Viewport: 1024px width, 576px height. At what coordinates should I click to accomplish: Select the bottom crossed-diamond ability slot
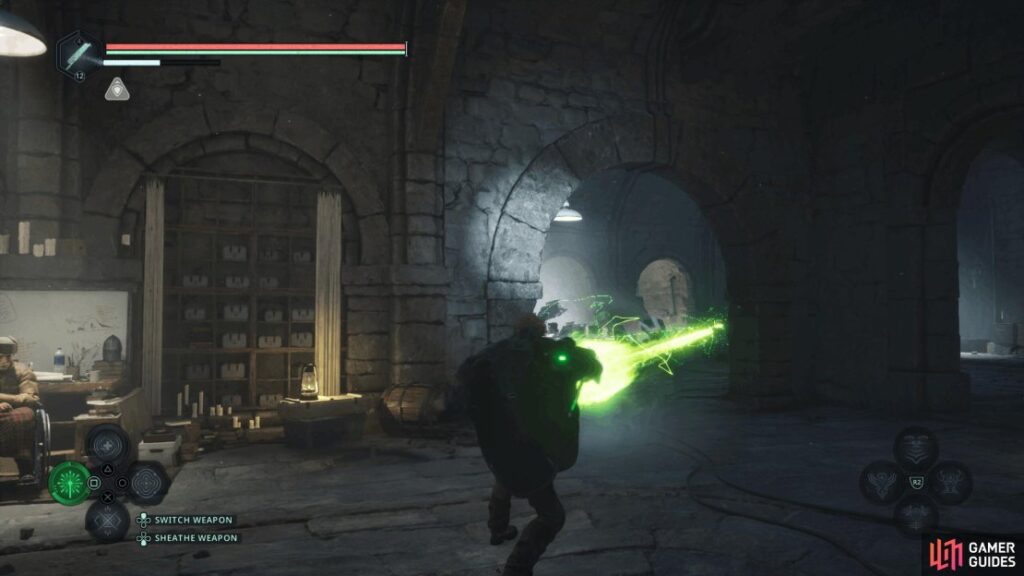[106, 519]
